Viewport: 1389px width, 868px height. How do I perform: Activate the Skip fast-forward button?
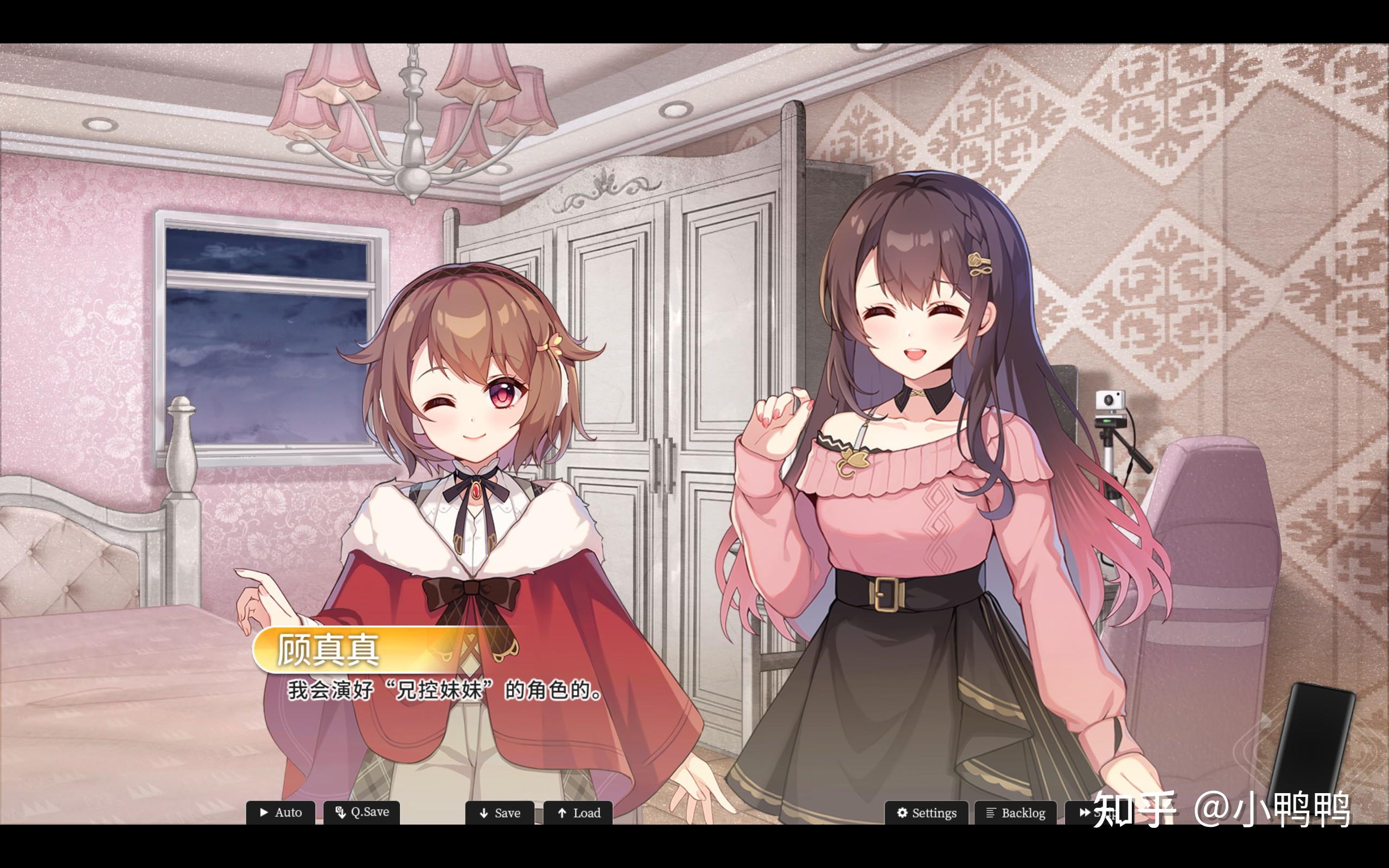1085,813
